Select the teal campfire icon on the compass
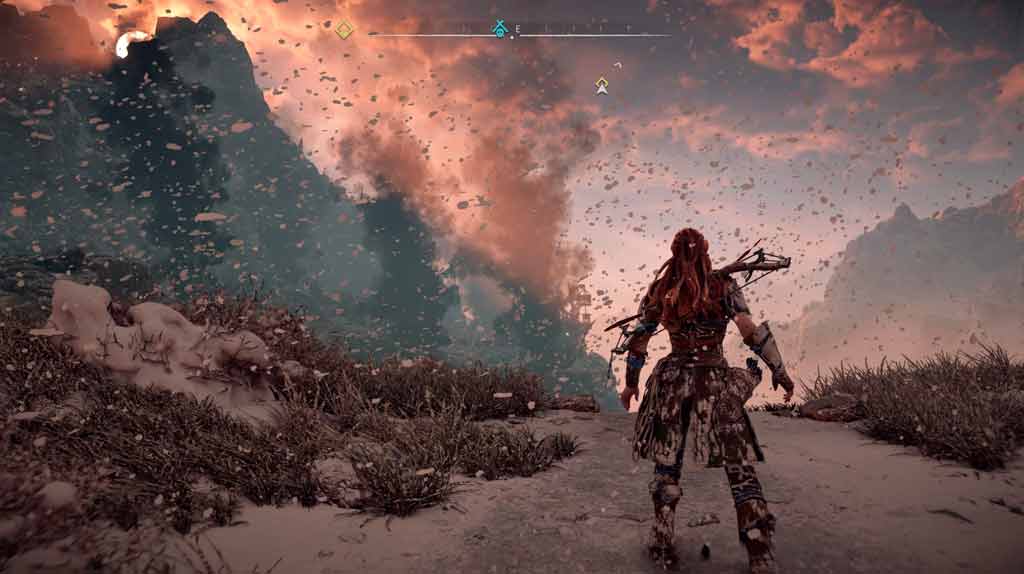This screenshot has width=1024, height=574. click(x=500, y=29)
